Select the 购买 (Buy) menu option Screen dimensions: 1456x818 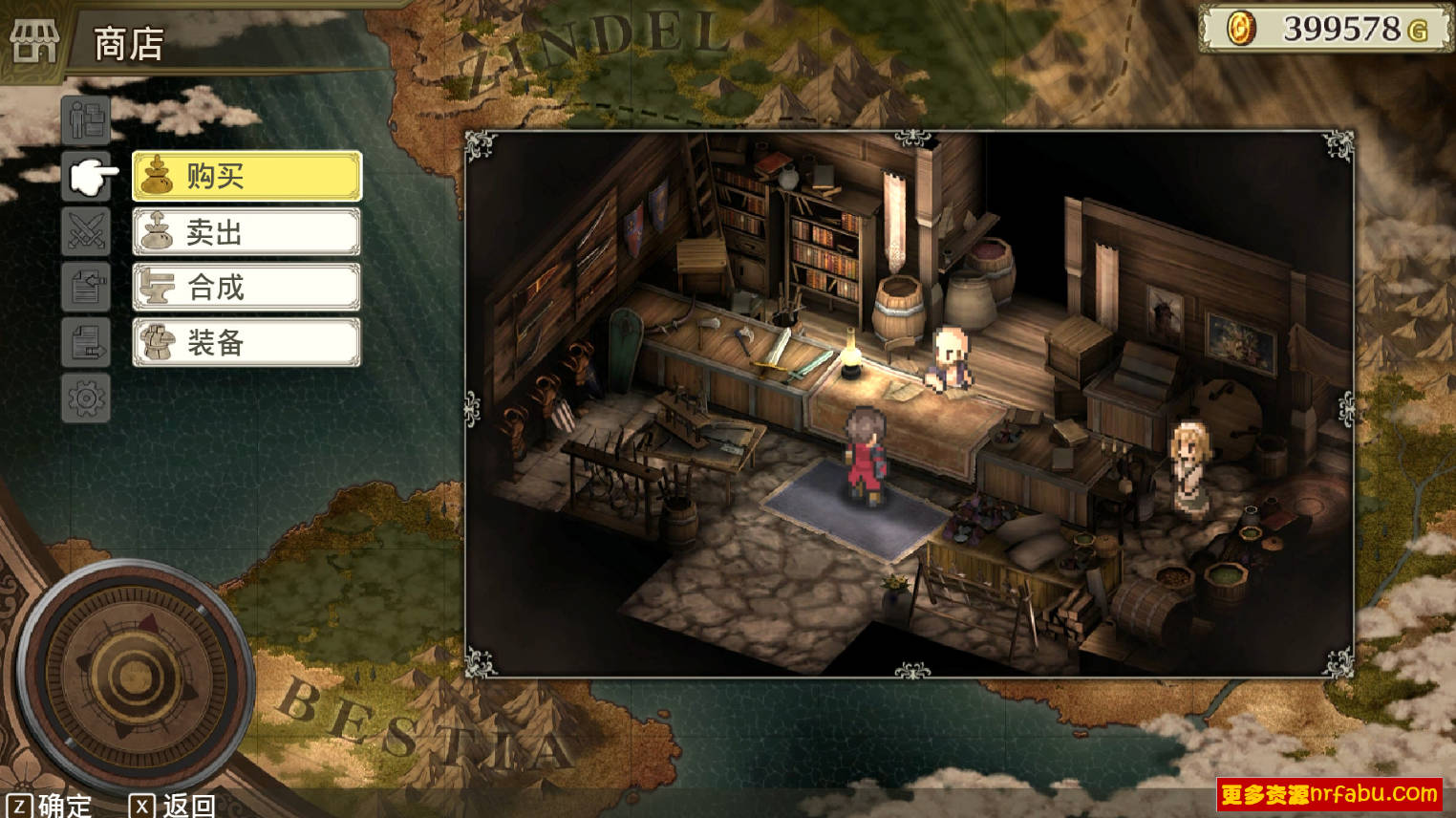[x=246, y=176]
